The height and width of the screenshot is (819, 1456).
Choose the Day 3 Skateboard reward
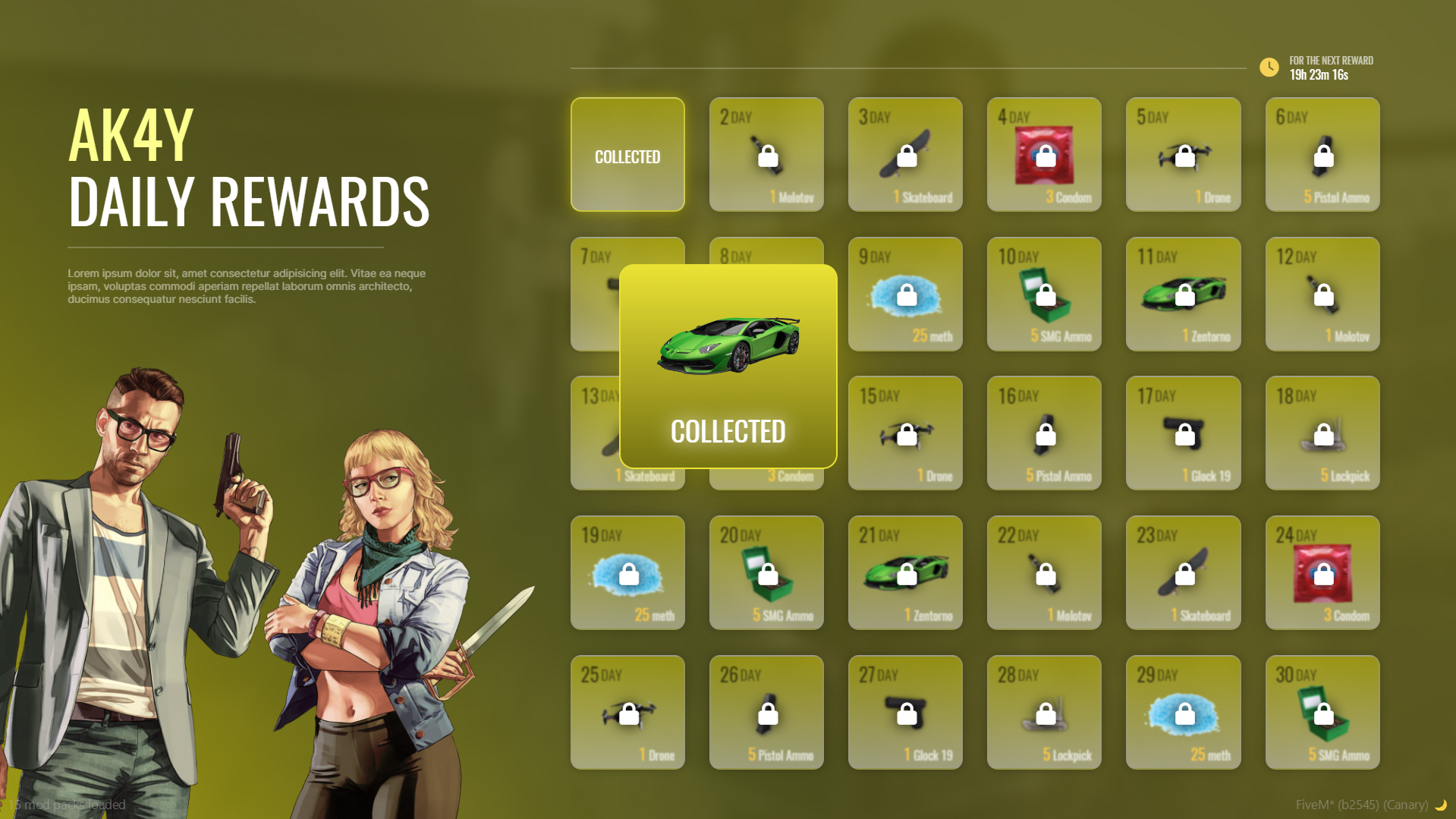coord(905,154)
